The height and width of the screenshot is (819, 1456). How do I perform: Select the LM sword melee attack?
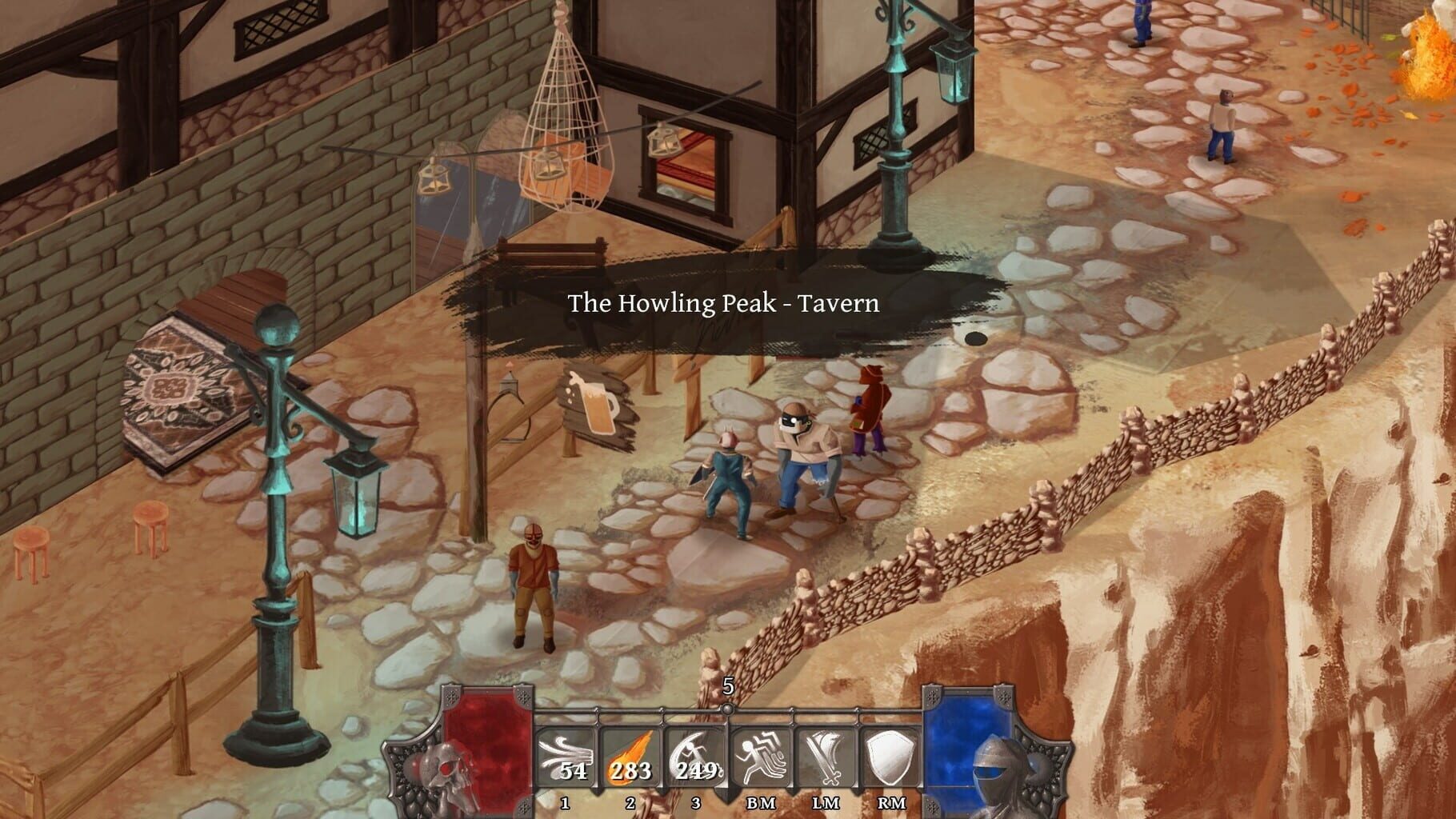click(826, 756)
